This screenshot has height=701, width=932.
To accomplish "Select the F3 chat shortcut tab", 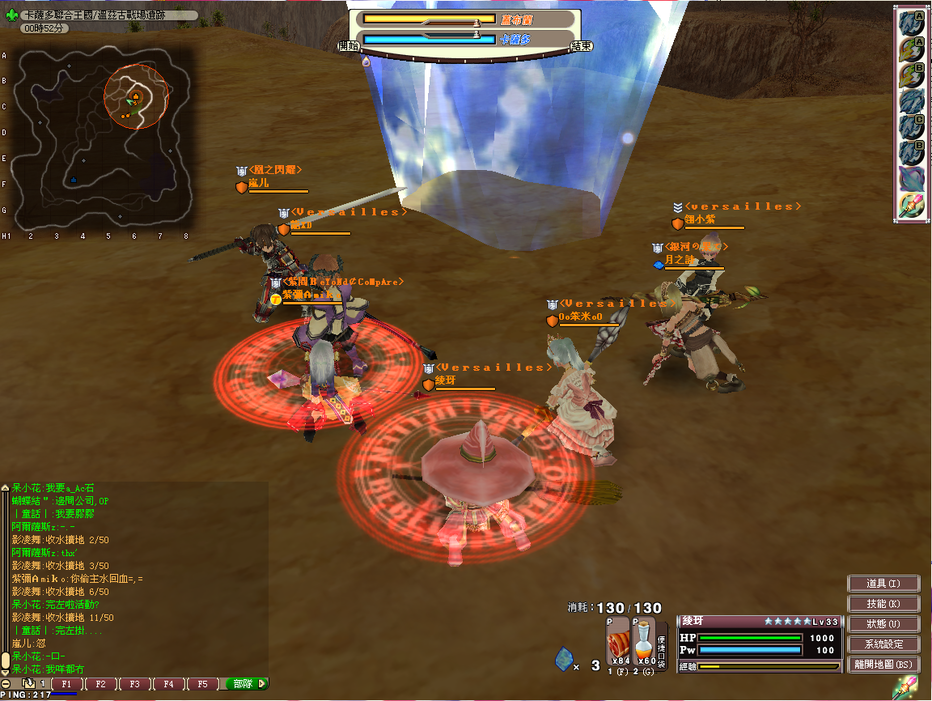I will tap(133, 685).
